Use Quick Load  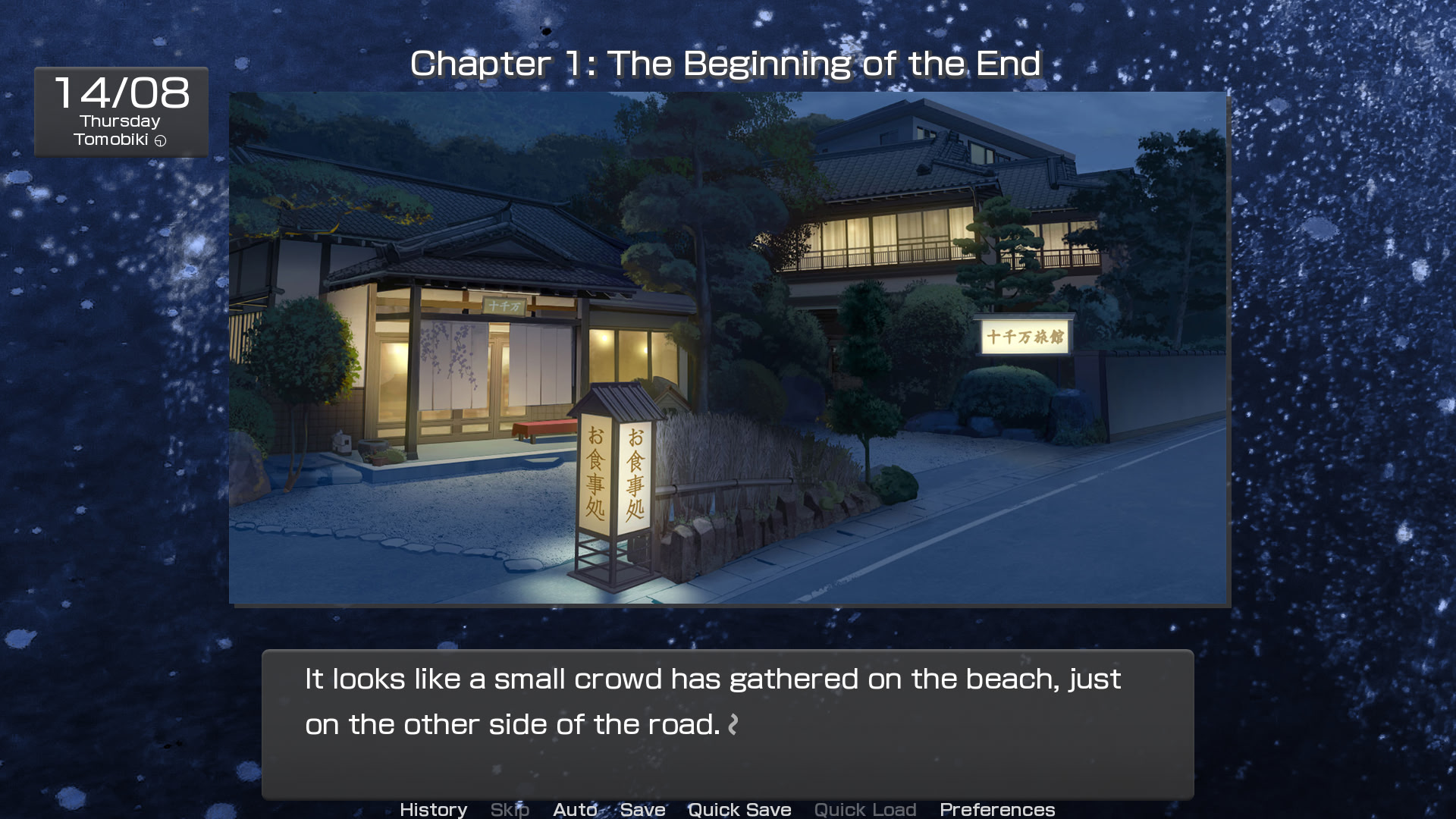pyautogui.click(x=865, y=809)
